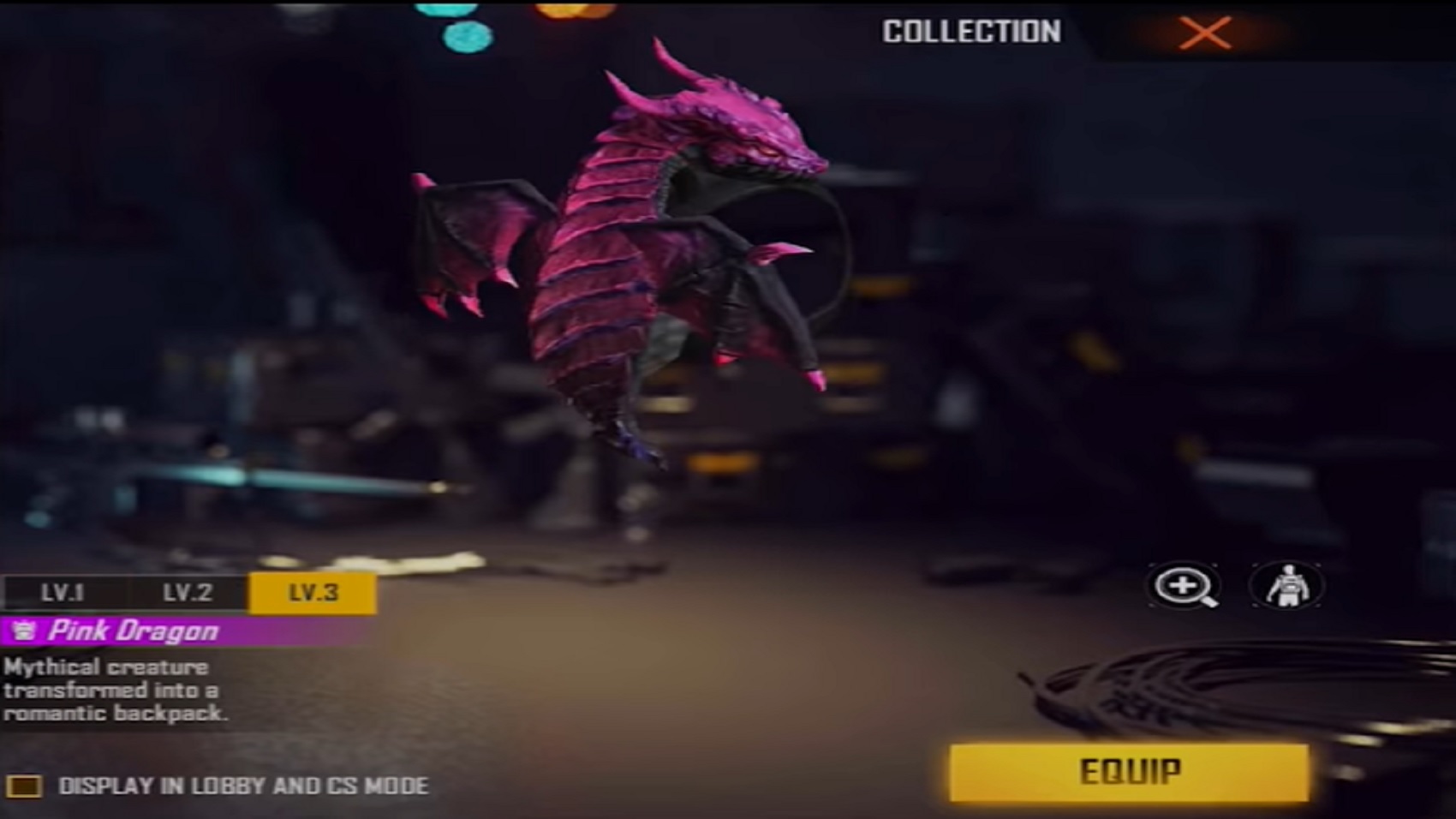The height and width of the screenshot is (819, 1456).
Task: Select the highlighted LV.3 tab
Action: (313, 591)
